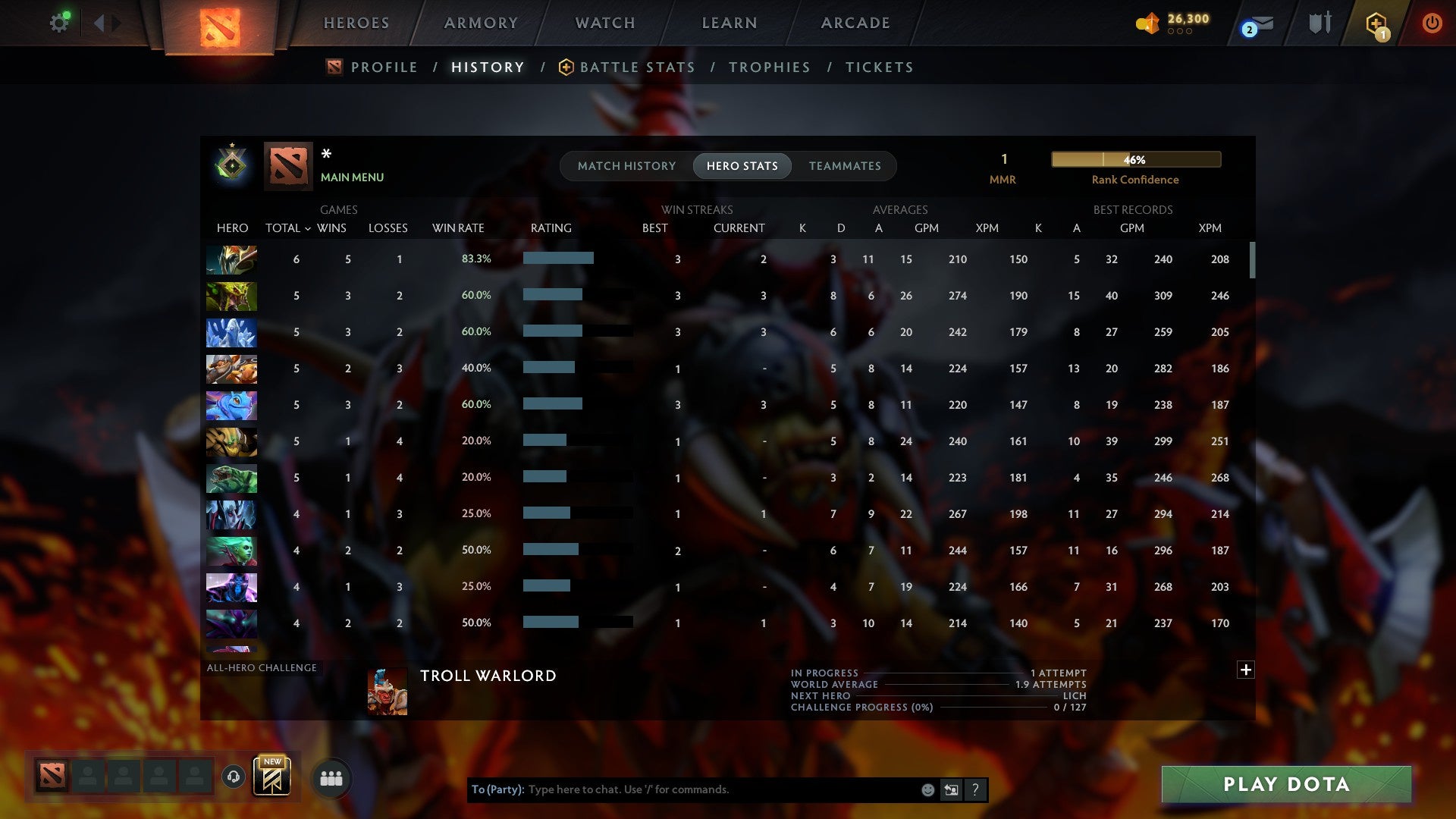Click the chat help question mark button
This screenshot has height=819, width=1456.
(x=975, y=789)
